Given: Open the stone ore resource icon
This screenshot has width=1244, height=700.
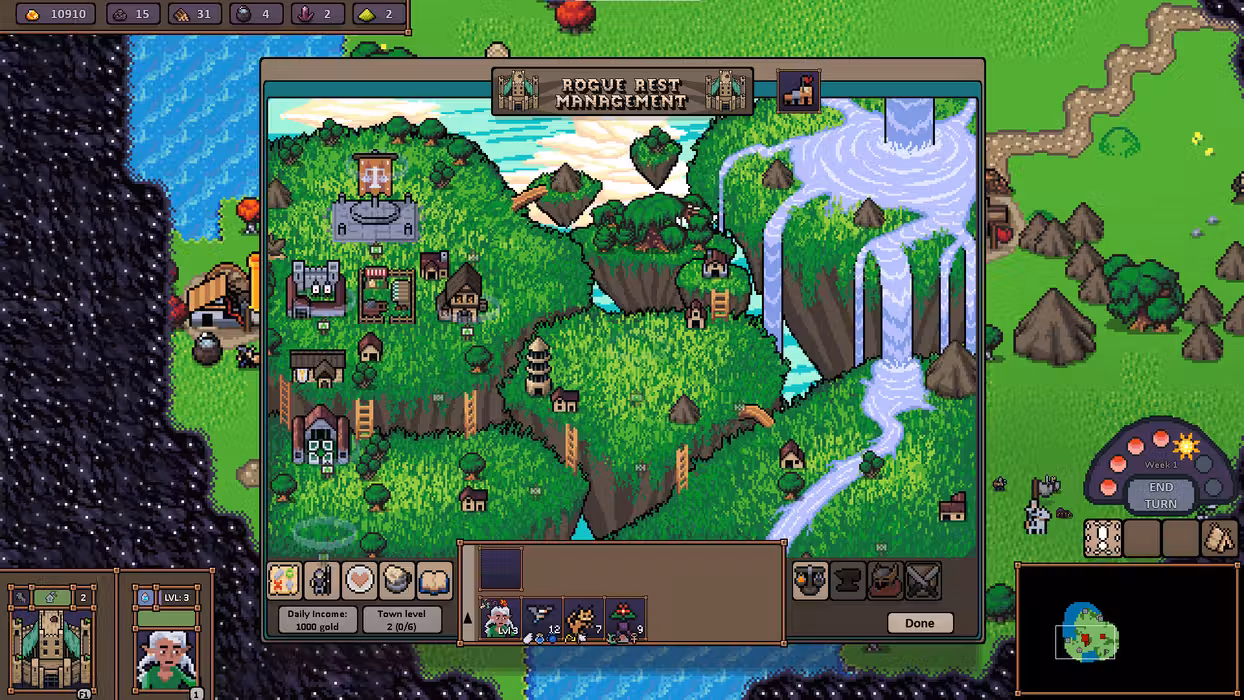Looking at the screenshot, I should [397, 580].
